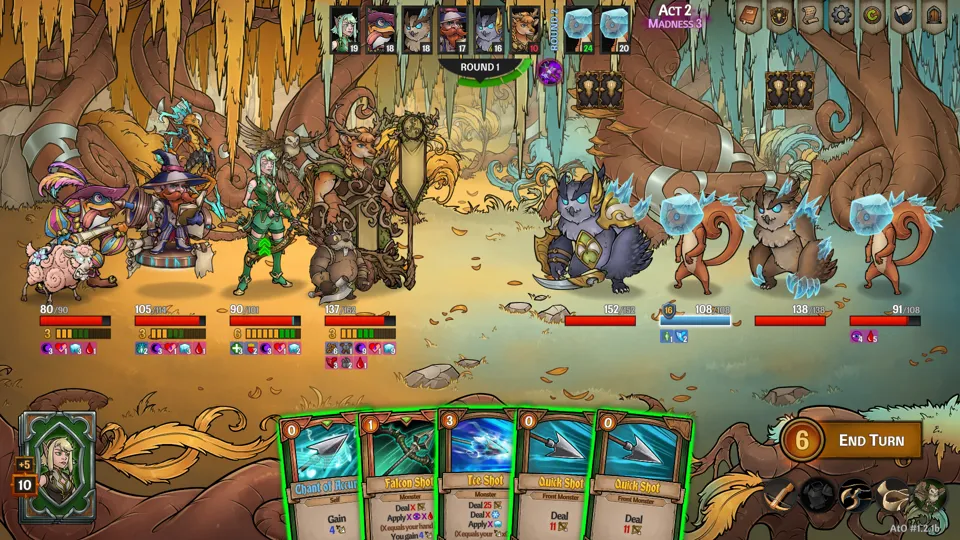The width and height of the screenshot is (960, 540).
Task: Click the green circular arrow icon
Action: point(873,16)
